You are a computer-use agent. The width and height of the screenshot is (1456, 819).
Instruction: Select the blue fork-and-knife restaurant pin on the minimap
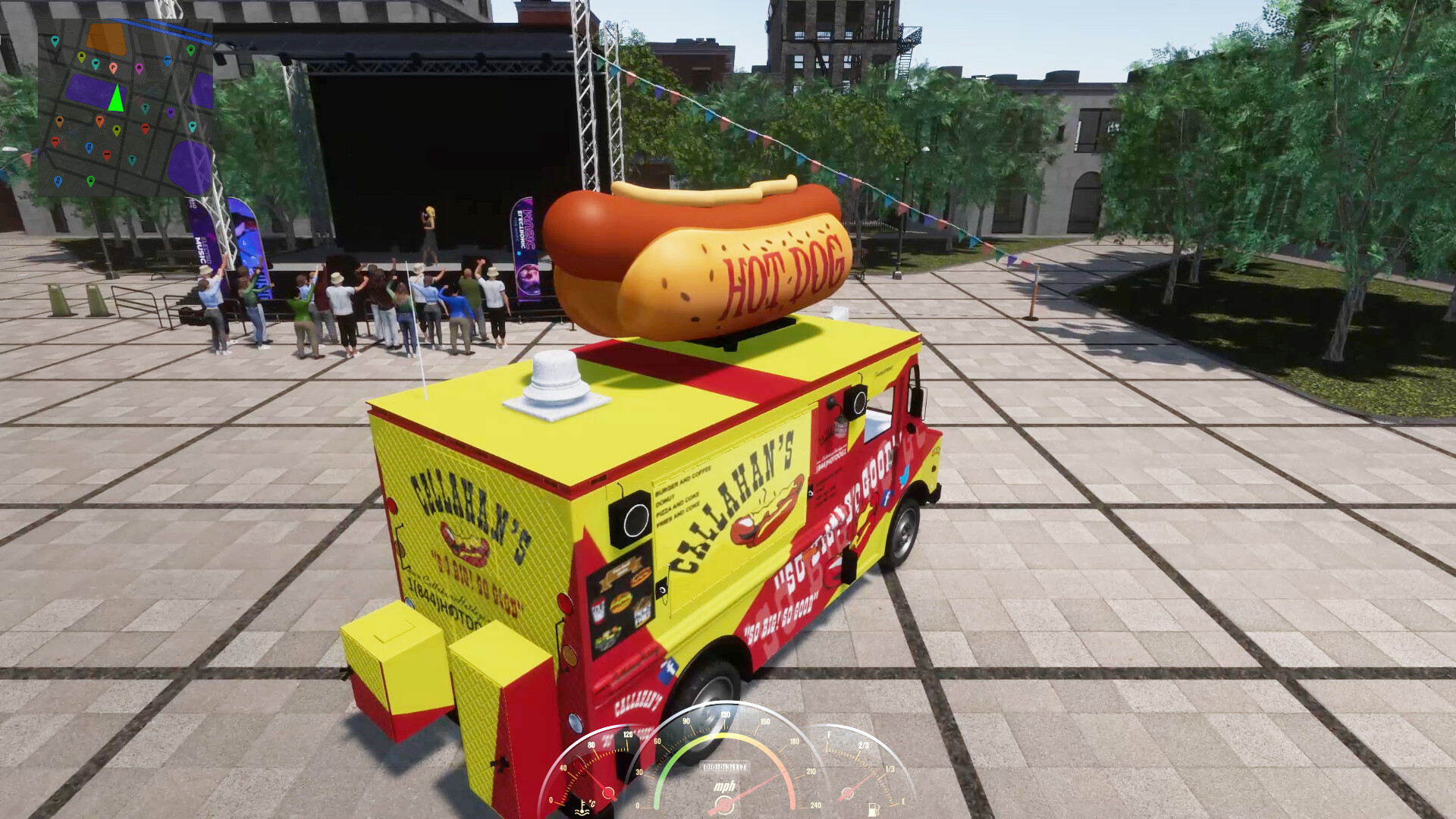point(89,146)
